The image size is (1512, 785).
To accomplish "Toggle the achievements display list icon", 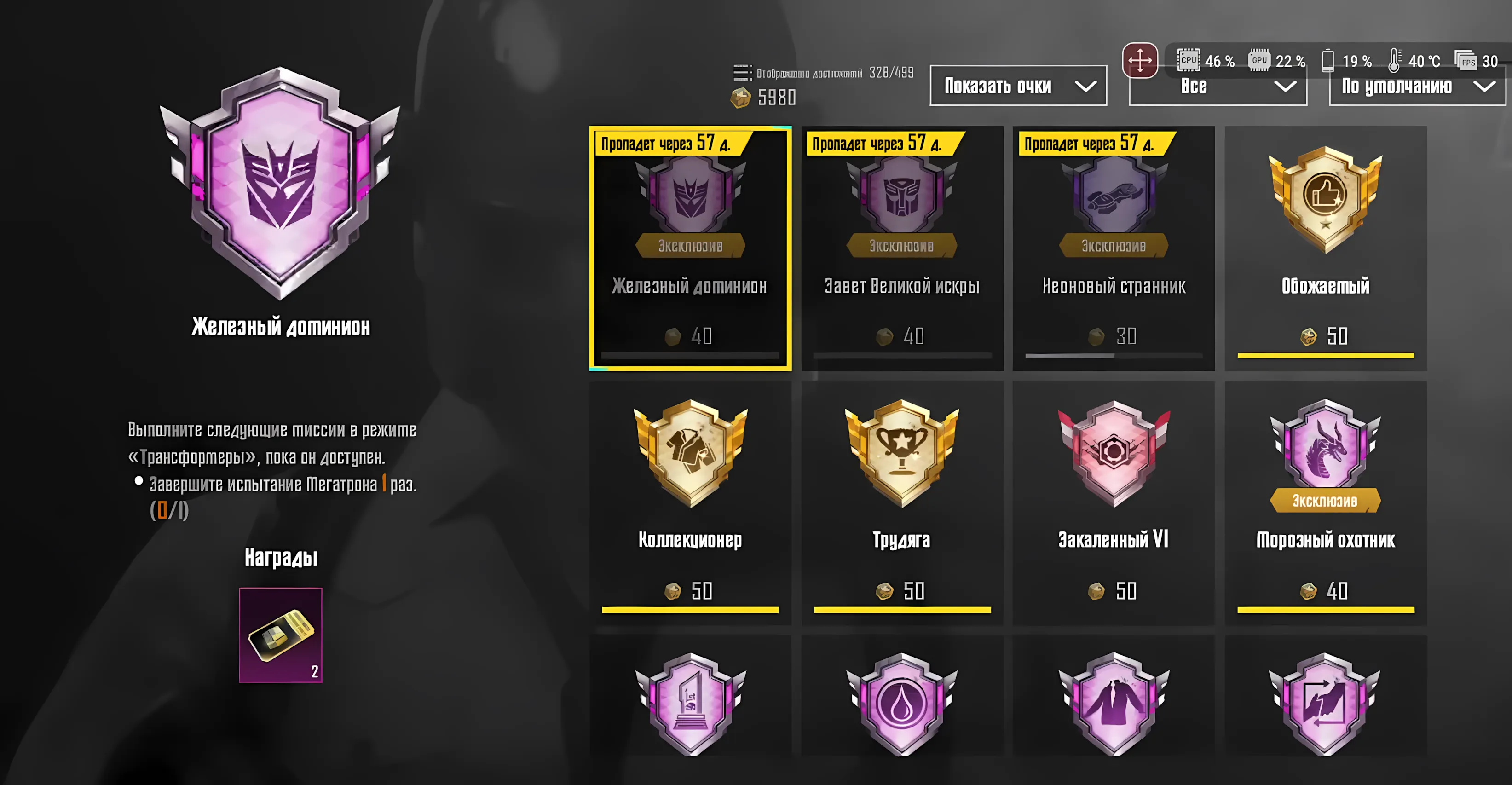I will pos(741,73).
